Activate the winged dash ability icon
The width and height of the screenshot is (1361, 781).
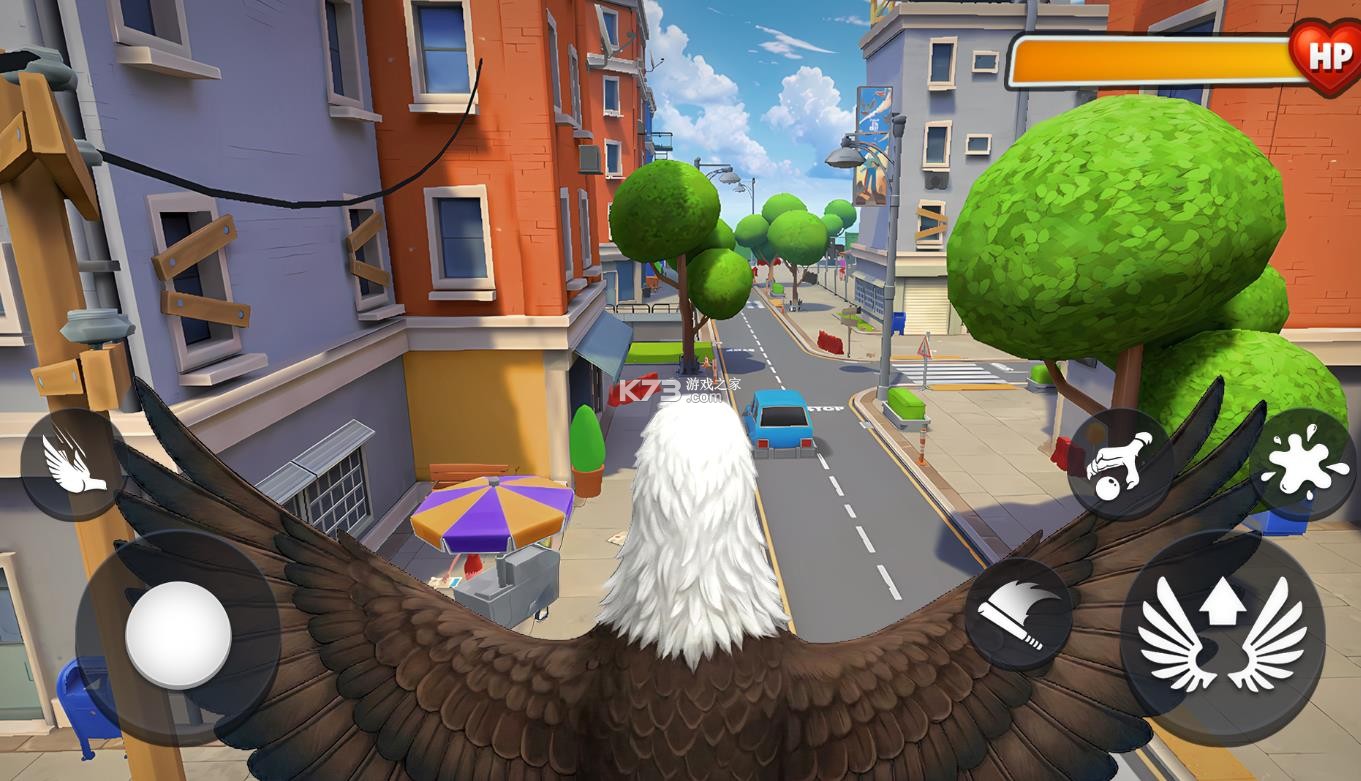coord(72,464)
